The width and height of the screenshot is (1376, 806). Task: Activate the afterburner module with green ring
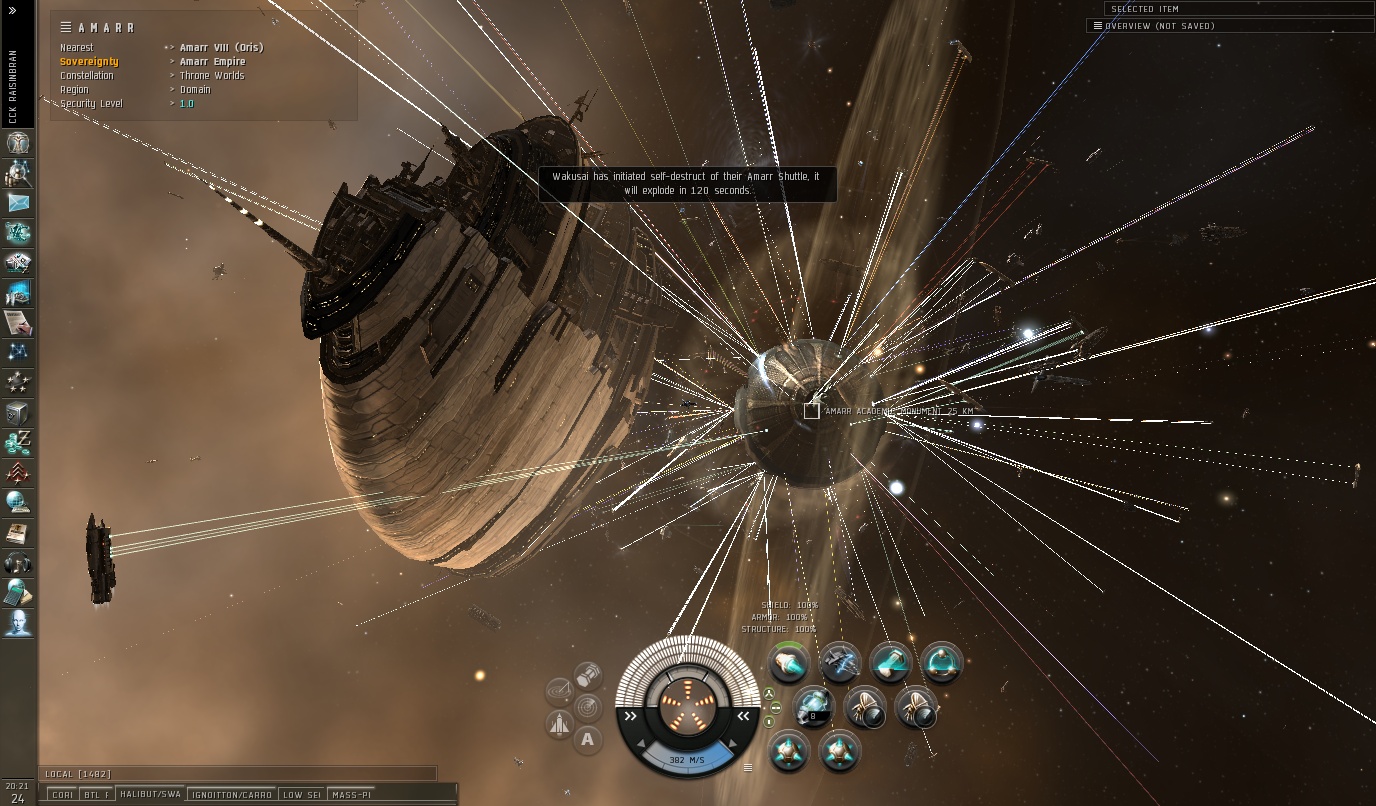789,661
